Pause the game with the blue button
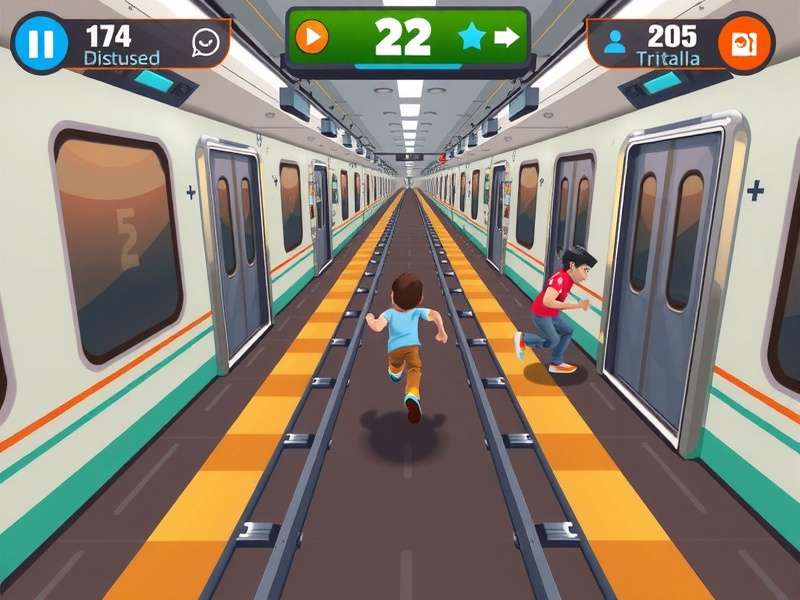 (x=40, y=43)
